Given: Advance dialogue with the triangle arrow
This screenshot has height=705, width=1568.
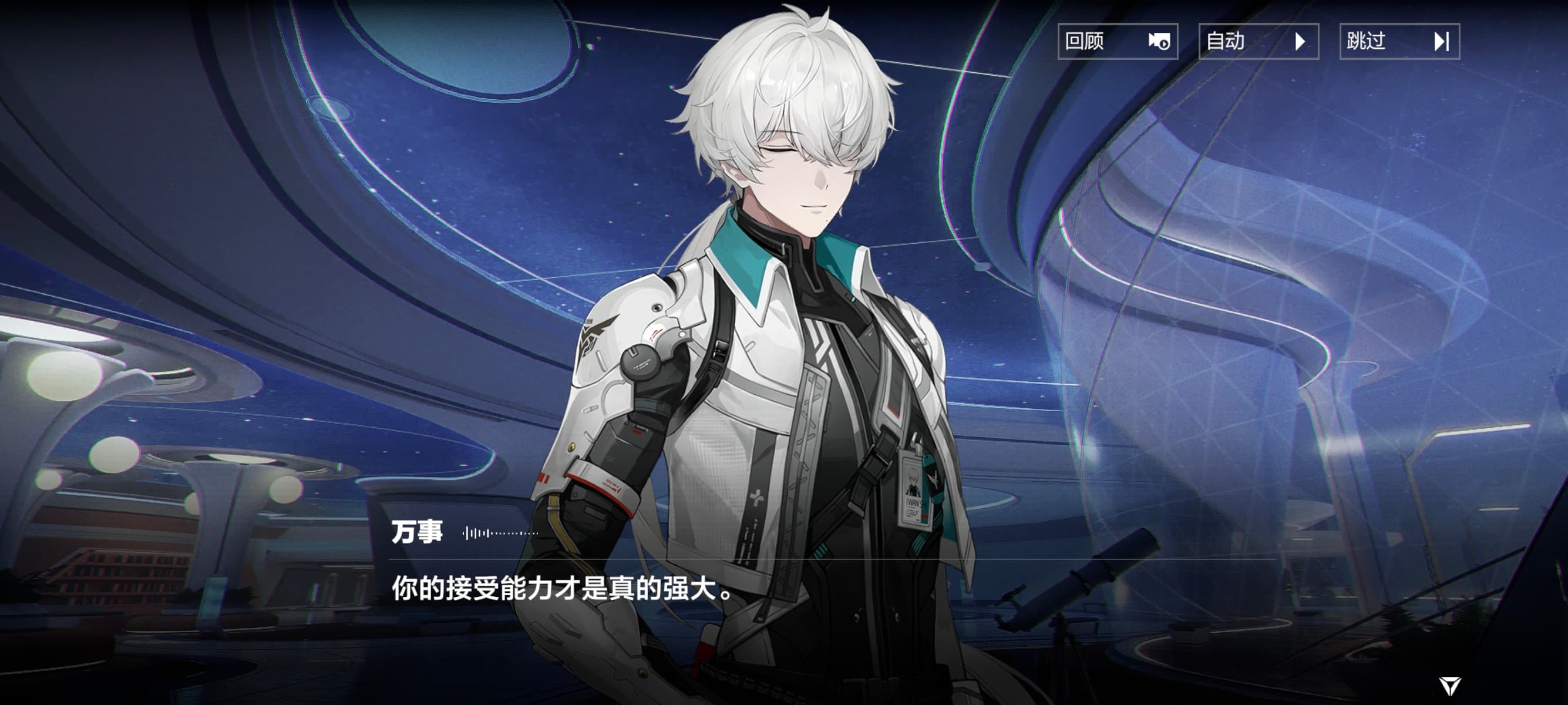Looking at the screenshot, I should [x=1450, y=686].
